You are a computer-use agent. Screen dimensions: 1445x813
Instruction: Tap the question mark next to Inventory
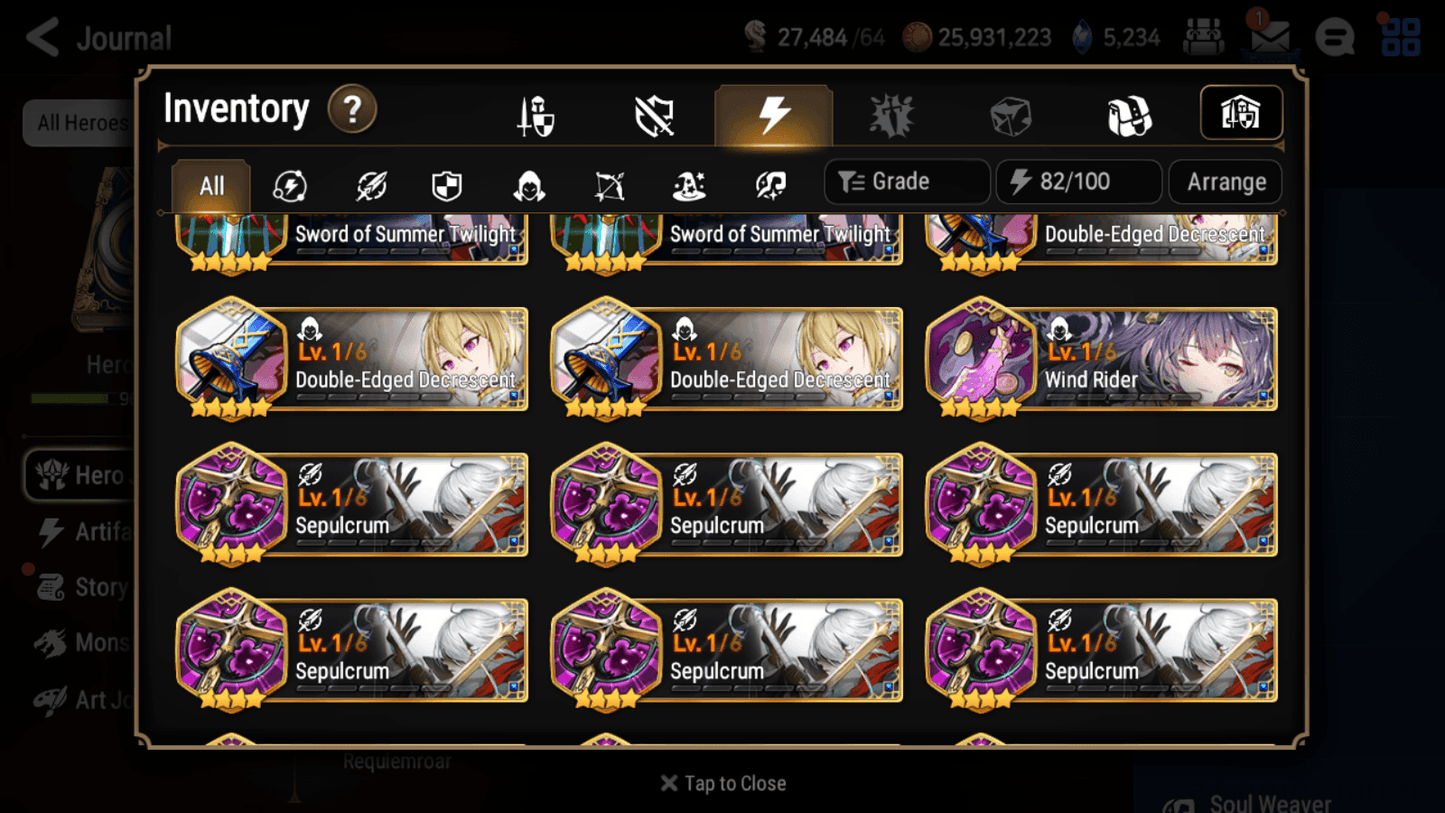point(352,110)
